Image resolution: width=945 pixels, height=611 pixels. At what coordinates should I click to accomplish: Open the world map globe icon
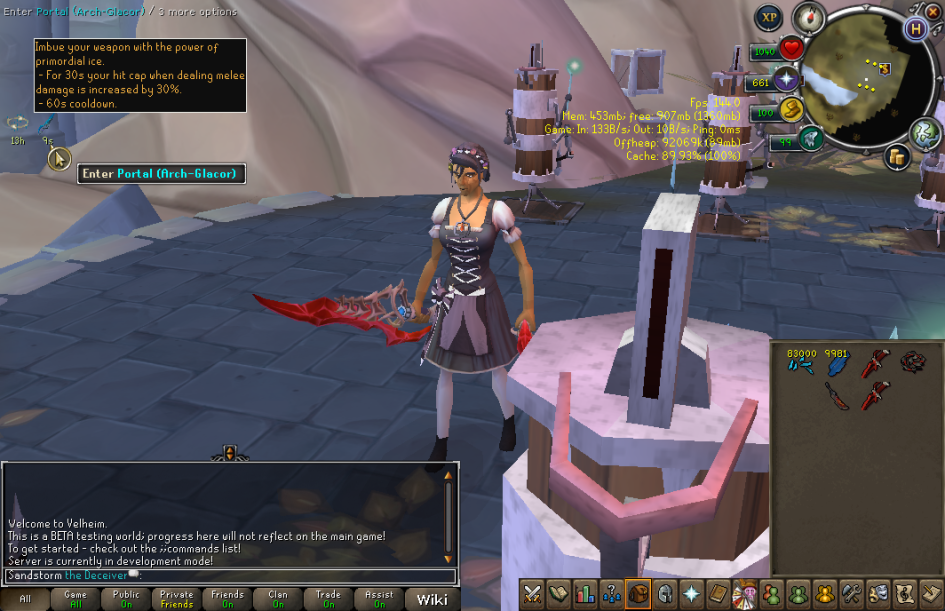926,134
